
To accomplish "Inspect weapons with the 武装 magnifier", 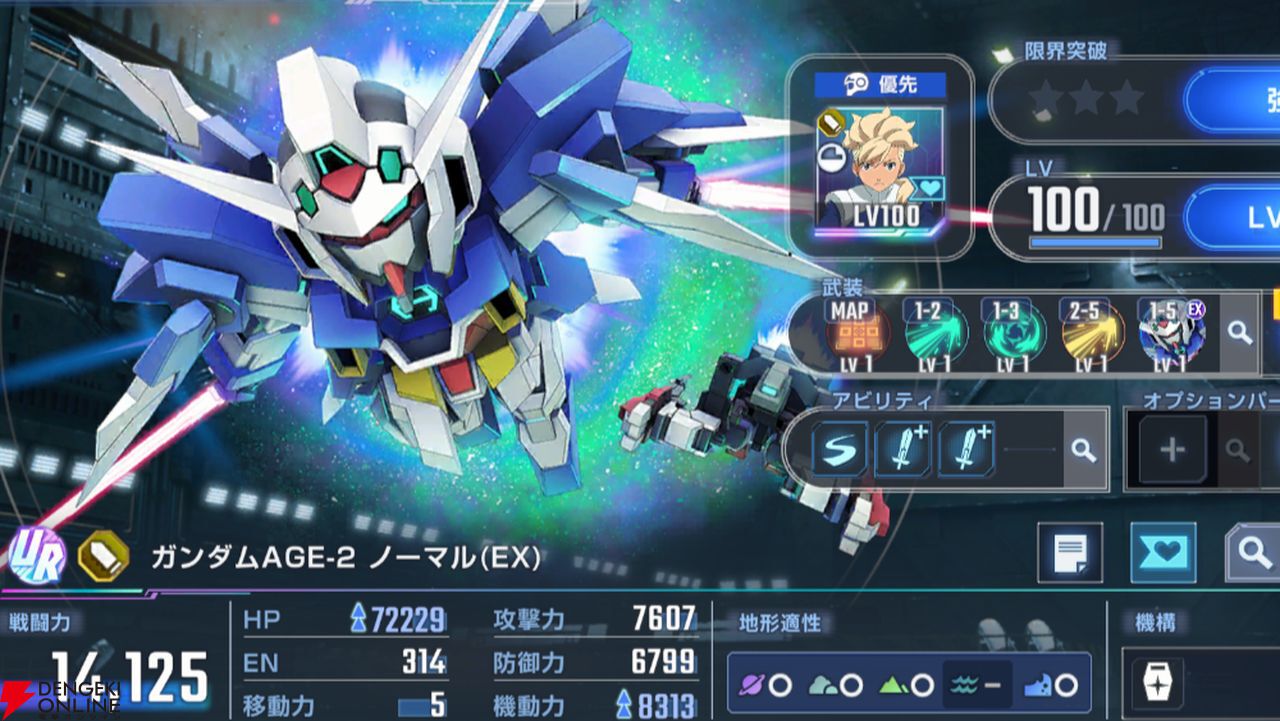I will pyautogui.click(x=1241, y=334).
